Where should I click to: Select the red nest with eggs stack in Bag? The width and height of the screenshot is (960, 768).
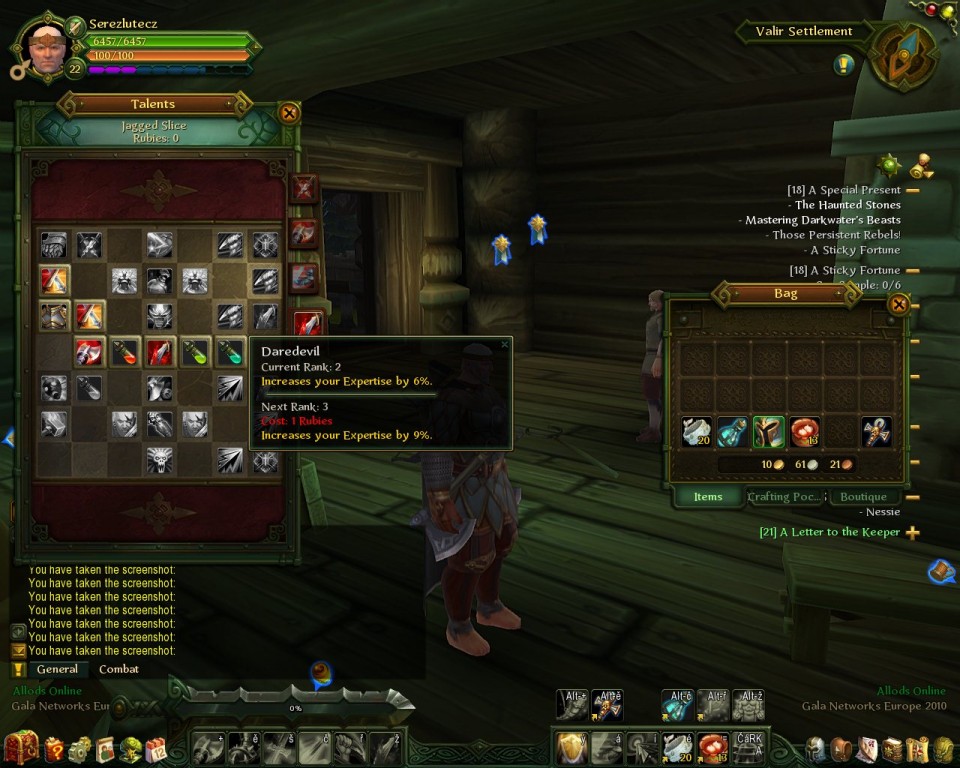pyautogui.click(x=804, y=431)
